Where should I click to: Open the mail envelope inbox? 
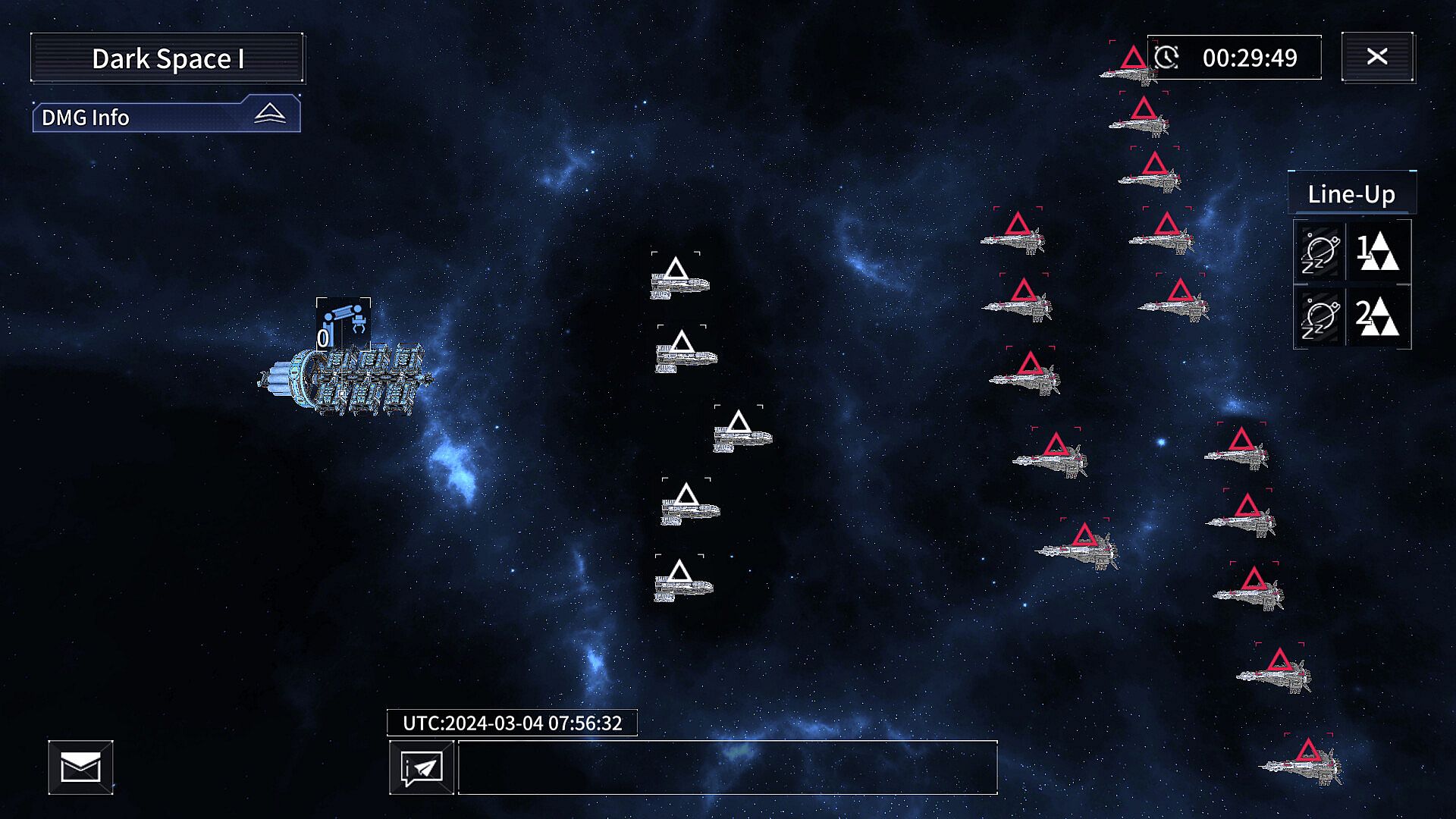click(80, 767)
